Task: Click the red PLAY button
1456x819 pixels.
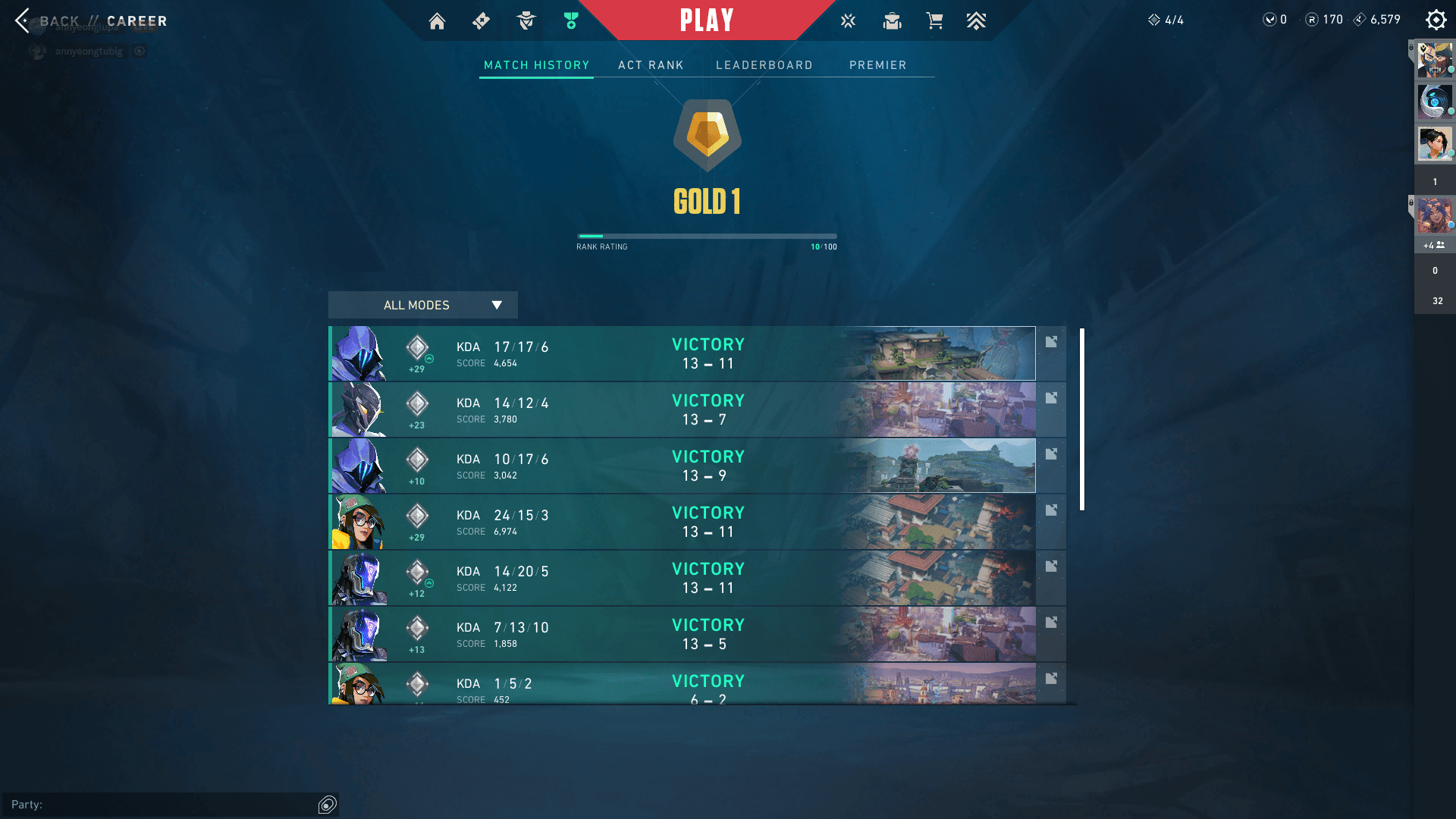Action: [x=706, y=20]
